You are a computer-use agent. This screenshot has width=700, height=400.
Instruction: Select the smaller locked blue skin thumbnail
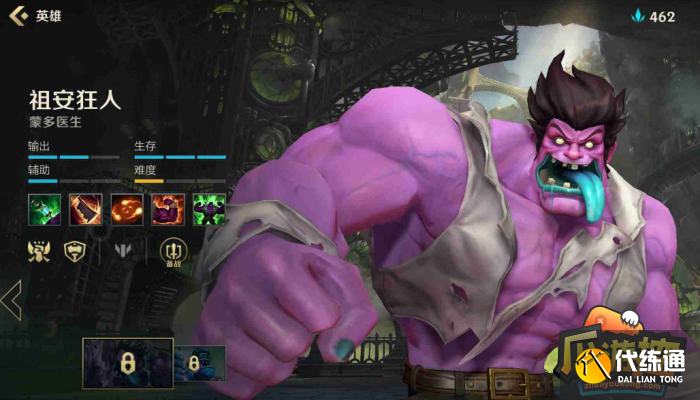click(200, 363)
